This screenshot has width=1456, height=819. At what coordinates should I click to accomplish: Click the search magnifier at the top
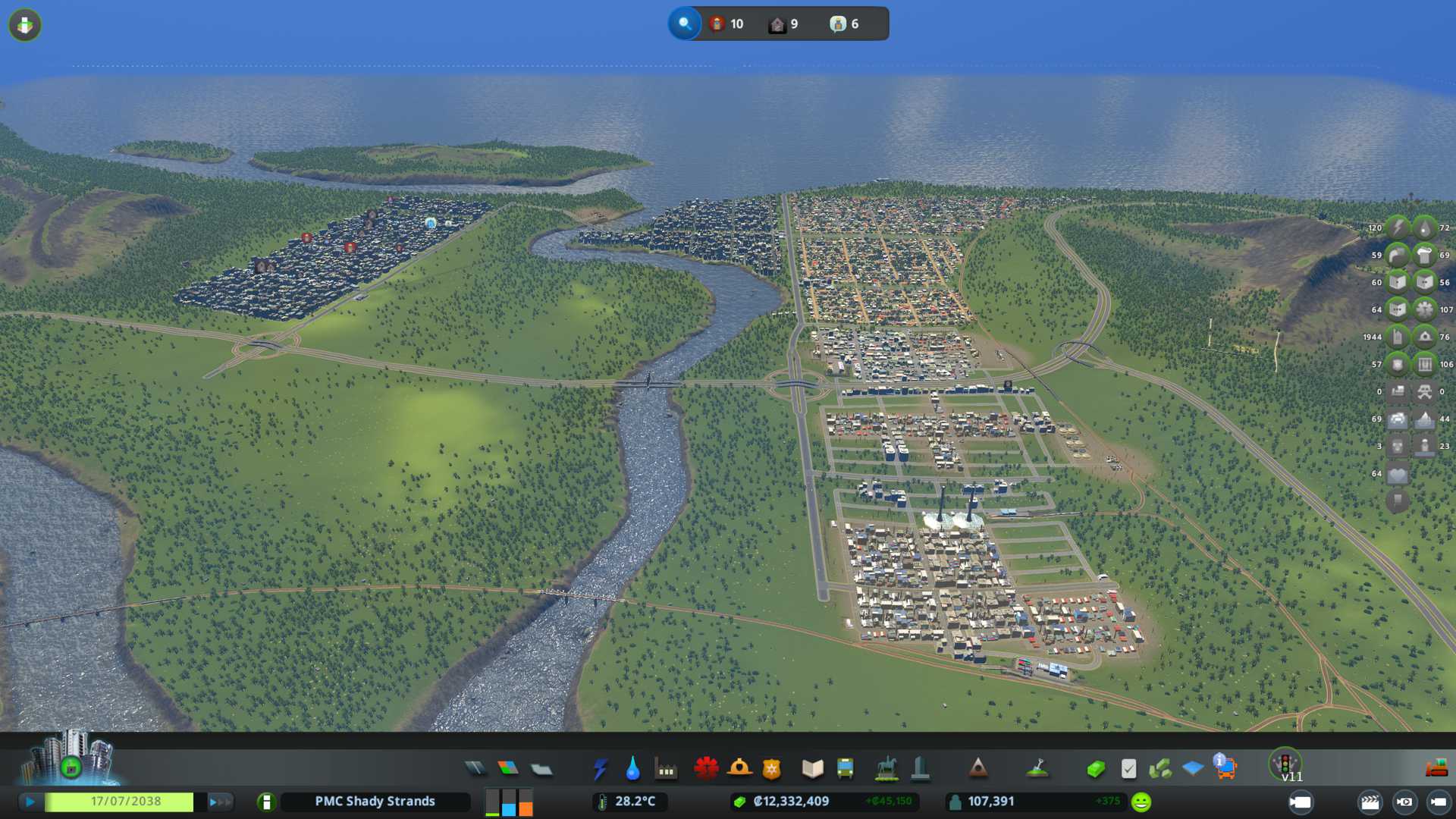click(x=685, y=24)
